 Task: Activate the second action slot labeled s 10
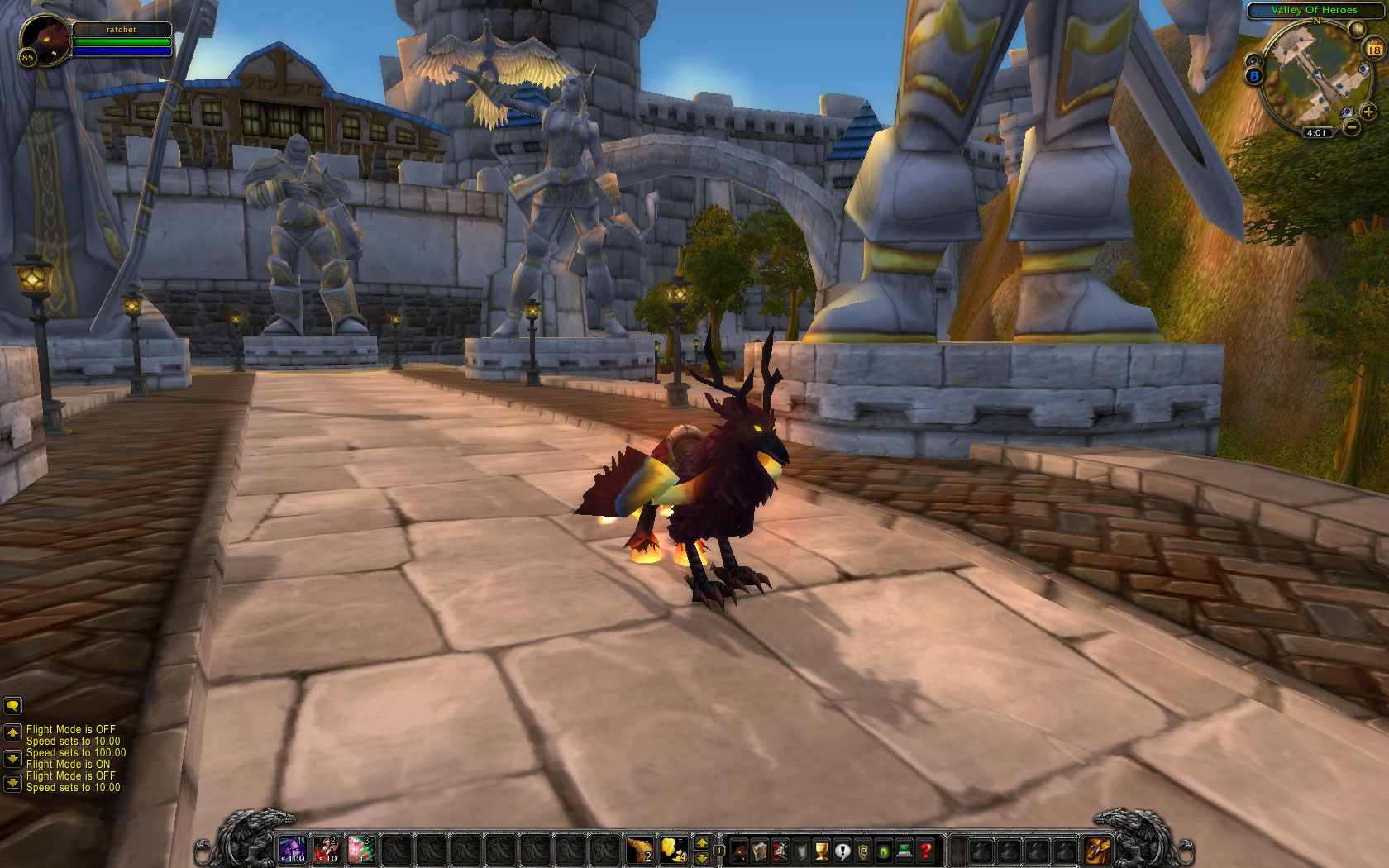pyautogui.click(x=327, y=849)
